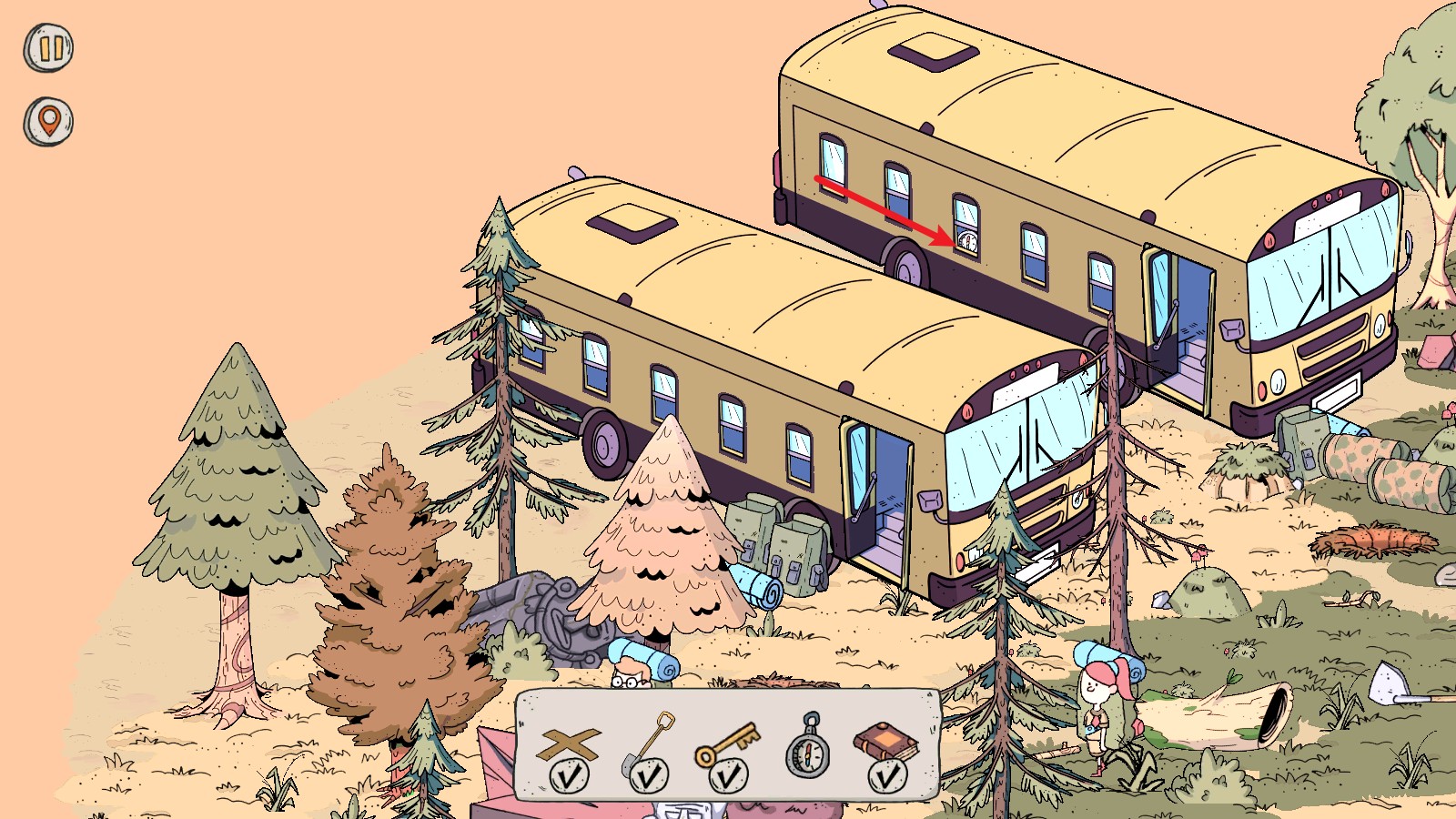1456x819 pixels.
Task: Pause the game with the pause button
Action: (x=48, y=47)
